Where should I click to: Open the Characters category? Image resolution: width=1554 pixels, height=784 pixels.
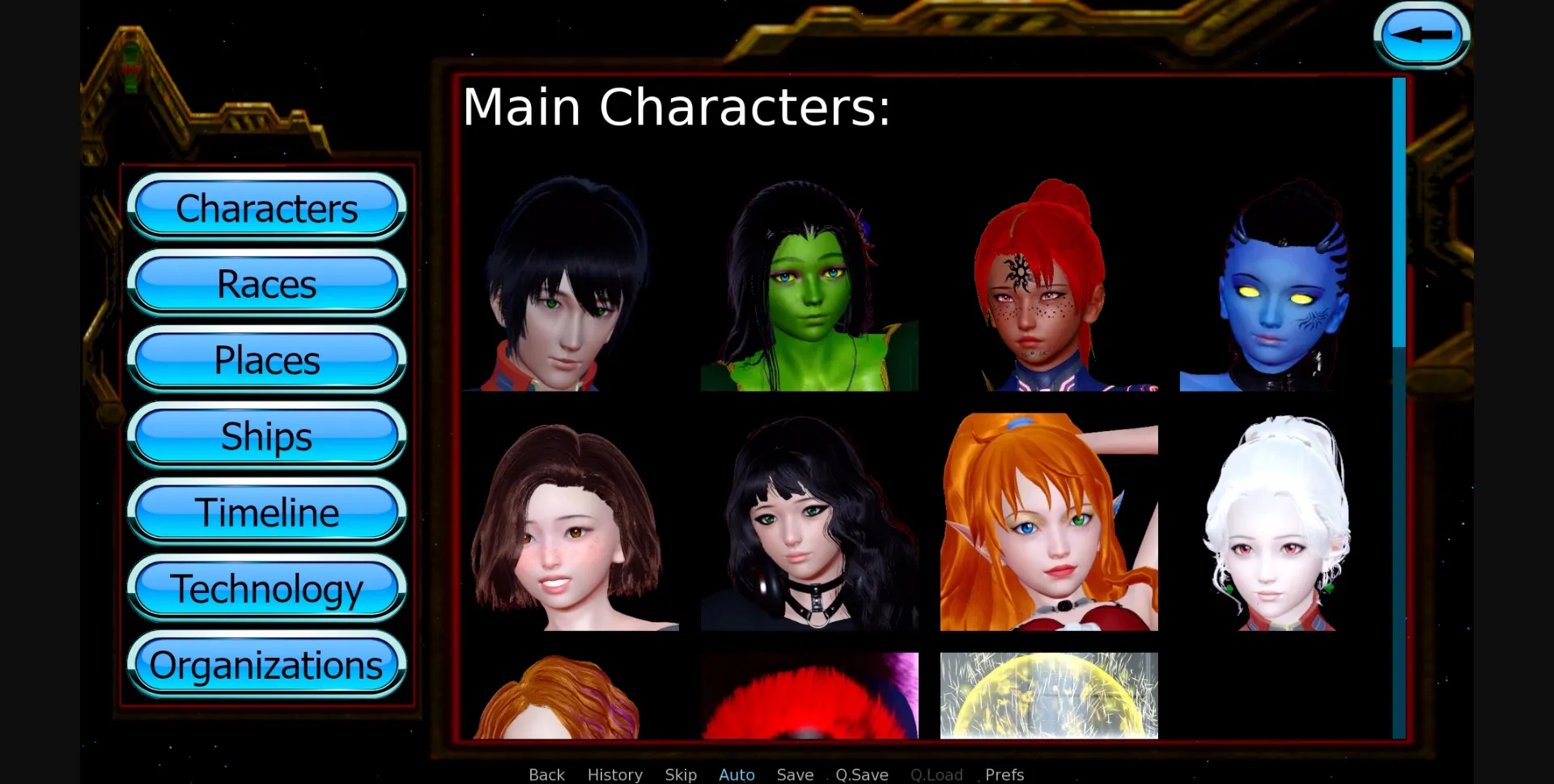coord(266,208)
